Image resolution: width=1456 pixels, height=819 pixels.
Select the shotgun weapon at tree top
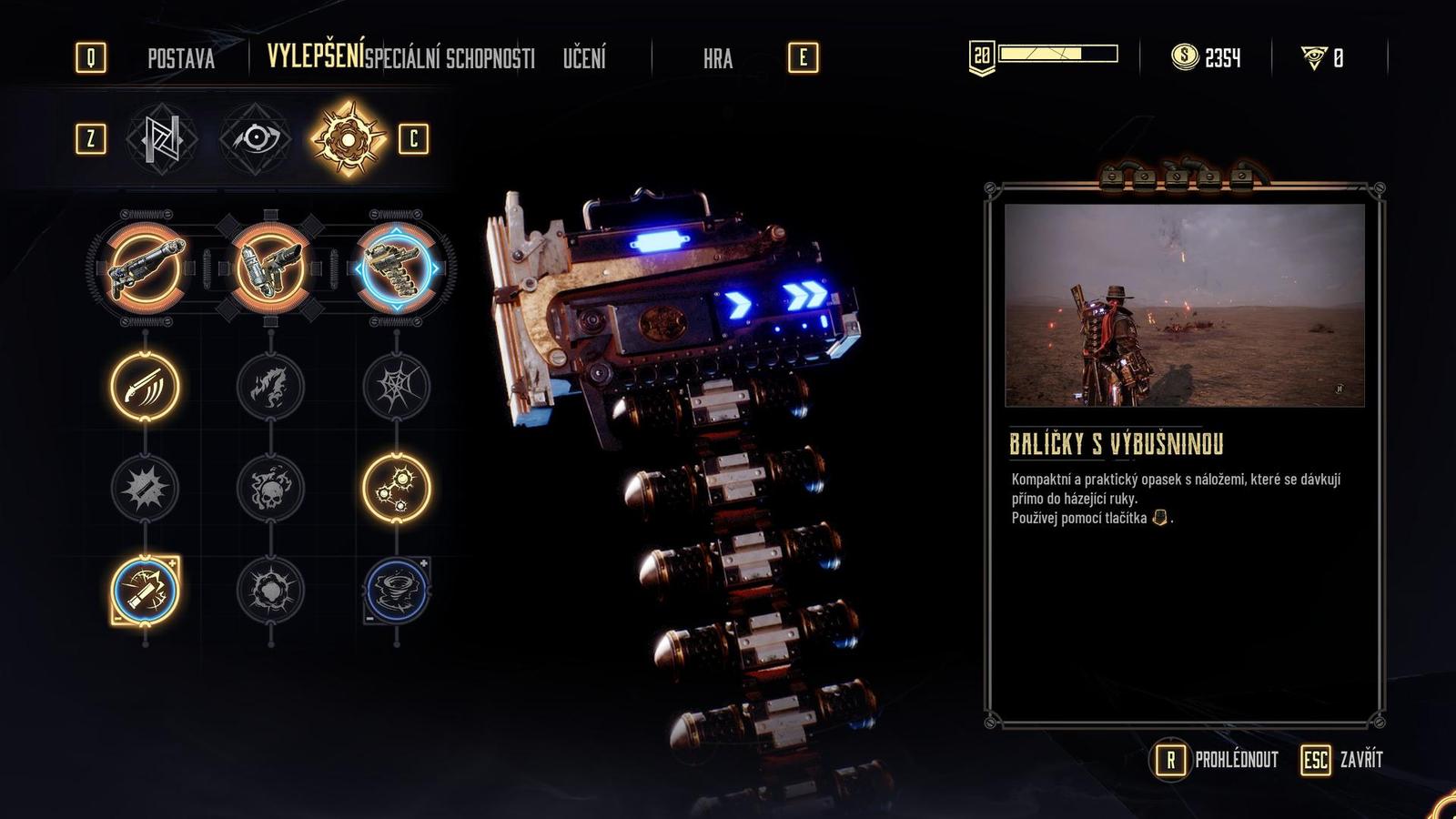(x=145, y=268)
